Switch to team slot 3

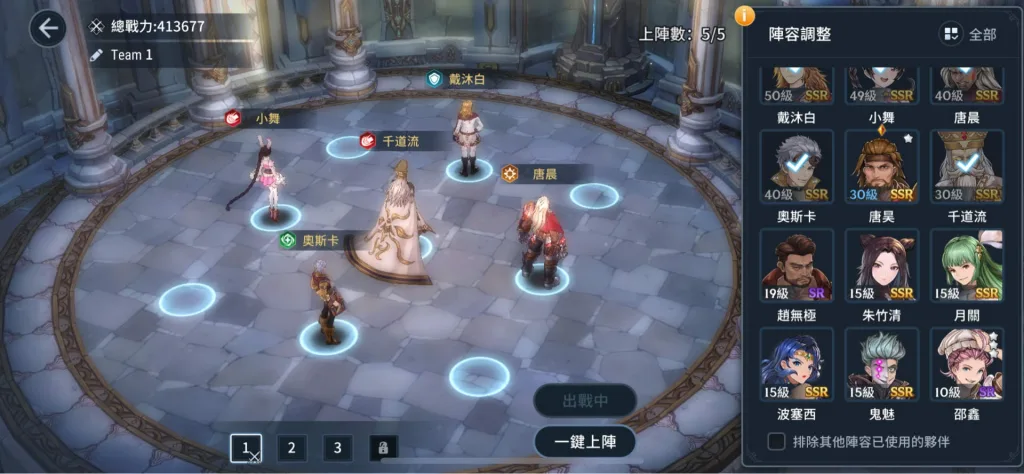coord(338,448)
